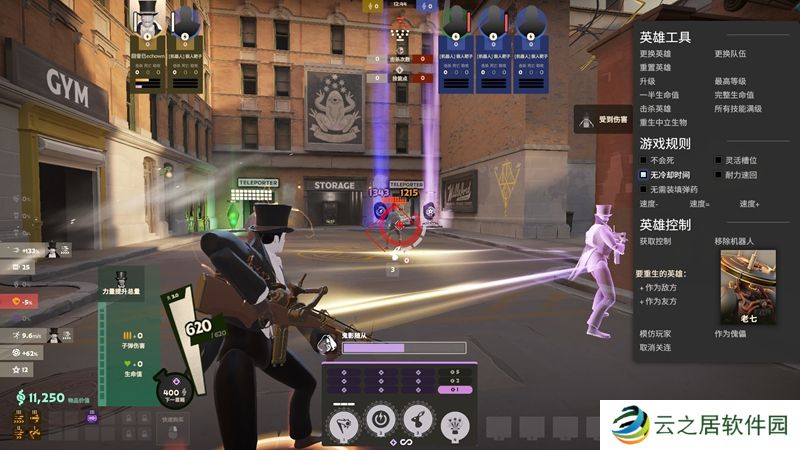Toggle the 不会死 checkbox
The height and width of the screenshot is (450, 800).
pos(644,160)
